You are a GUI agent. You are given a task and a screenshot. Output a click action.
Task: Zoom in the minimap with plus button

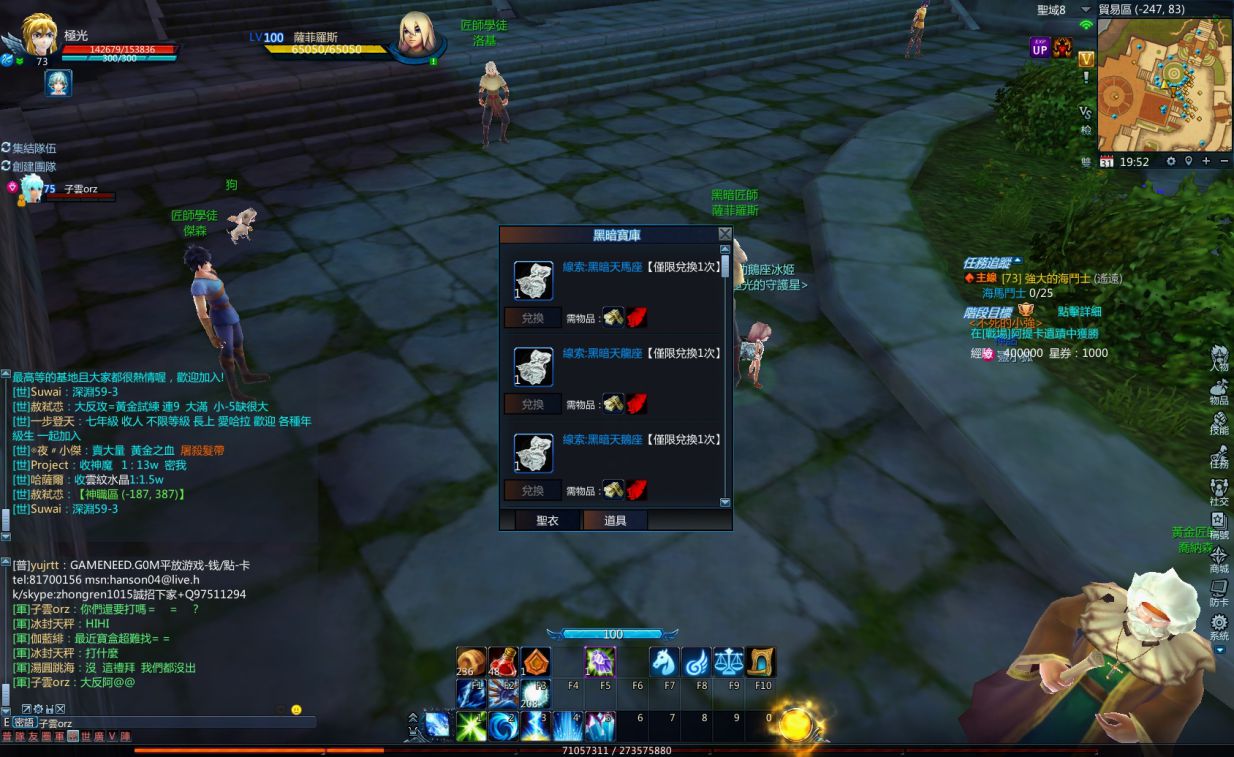[x=1207, y=161]
